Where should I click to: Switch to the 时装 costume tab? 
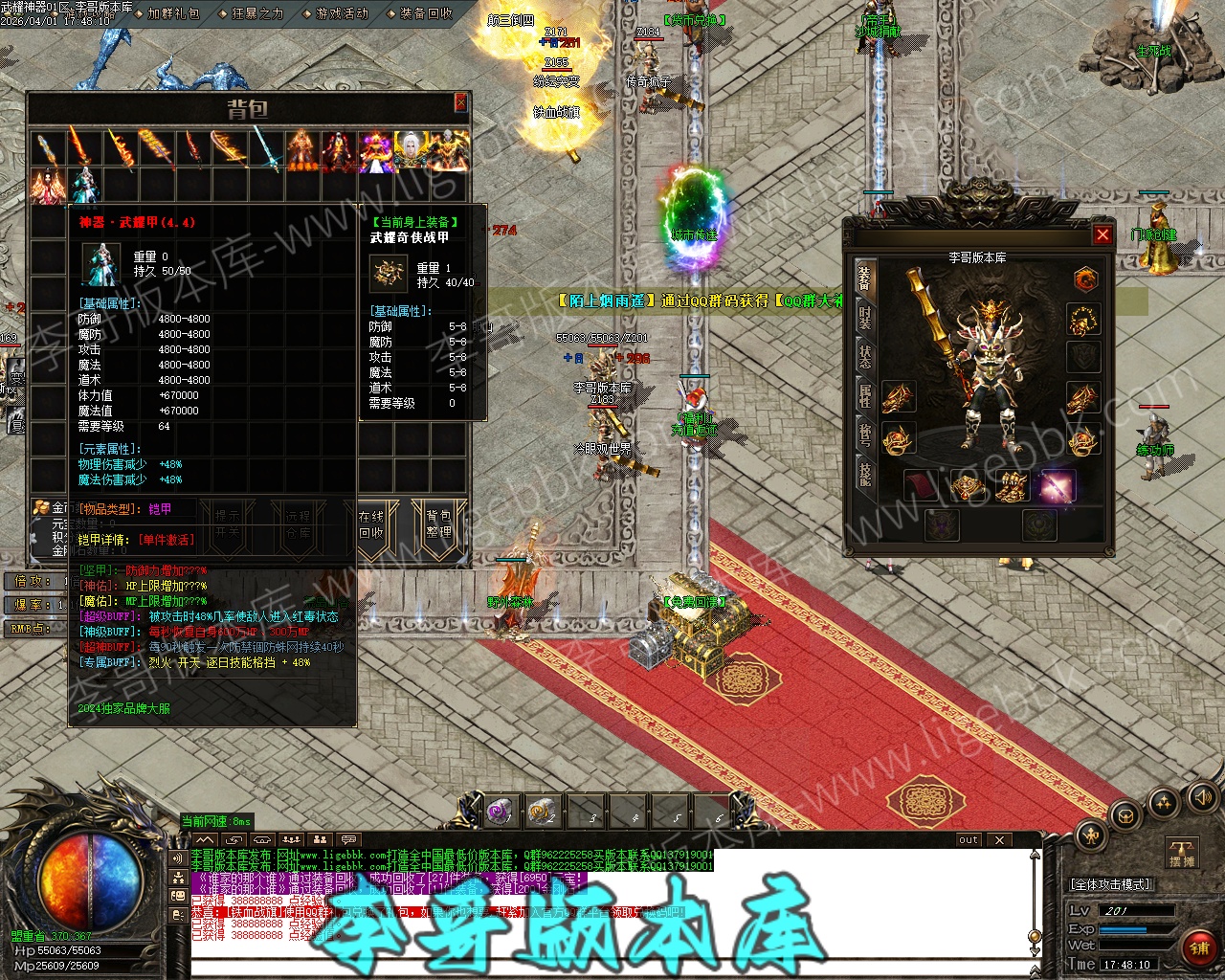tap(864, 318)
